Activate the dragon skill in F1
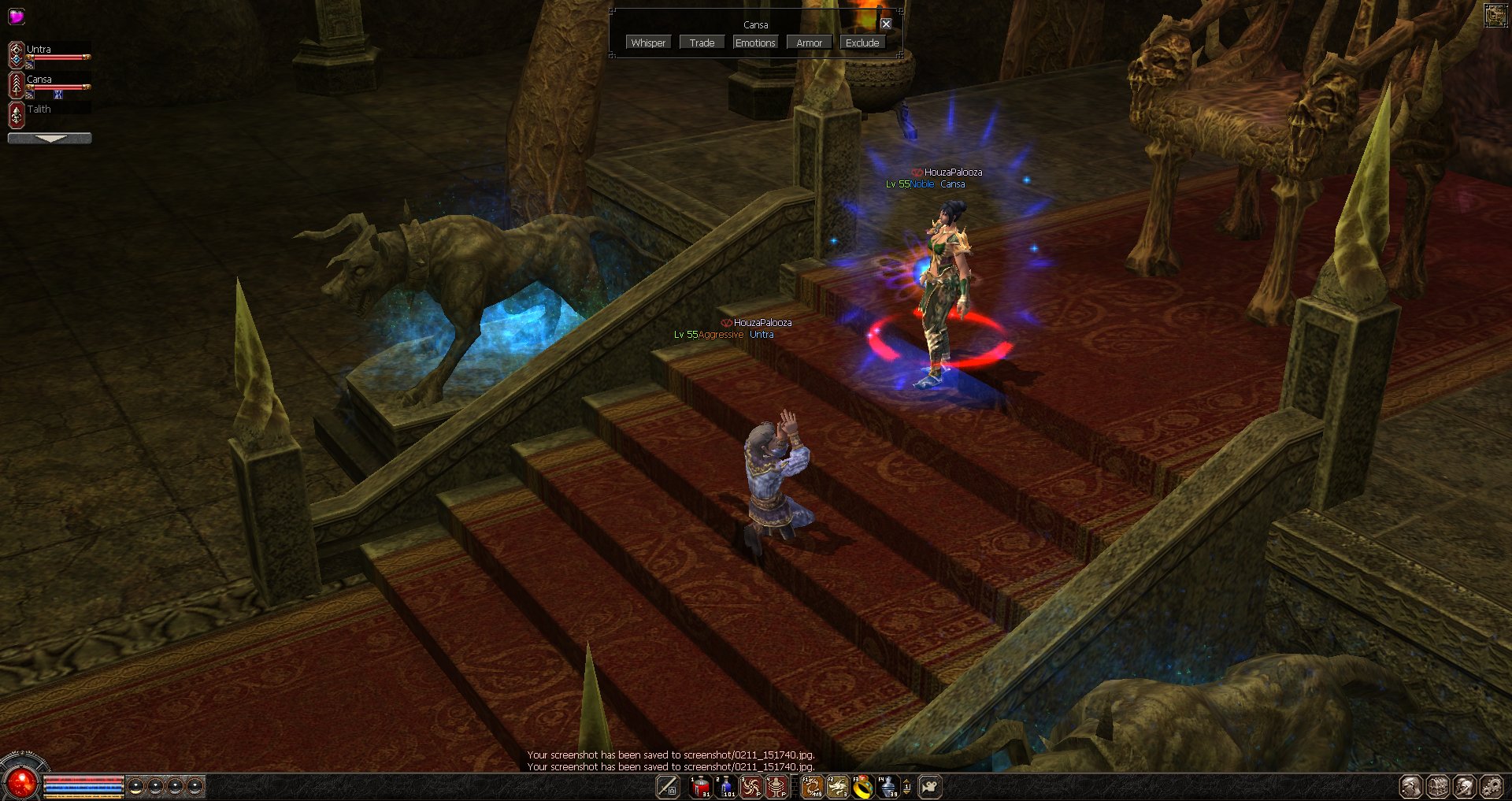The width and height of the screenshot is (1512, 801). (x=812, y=786)
